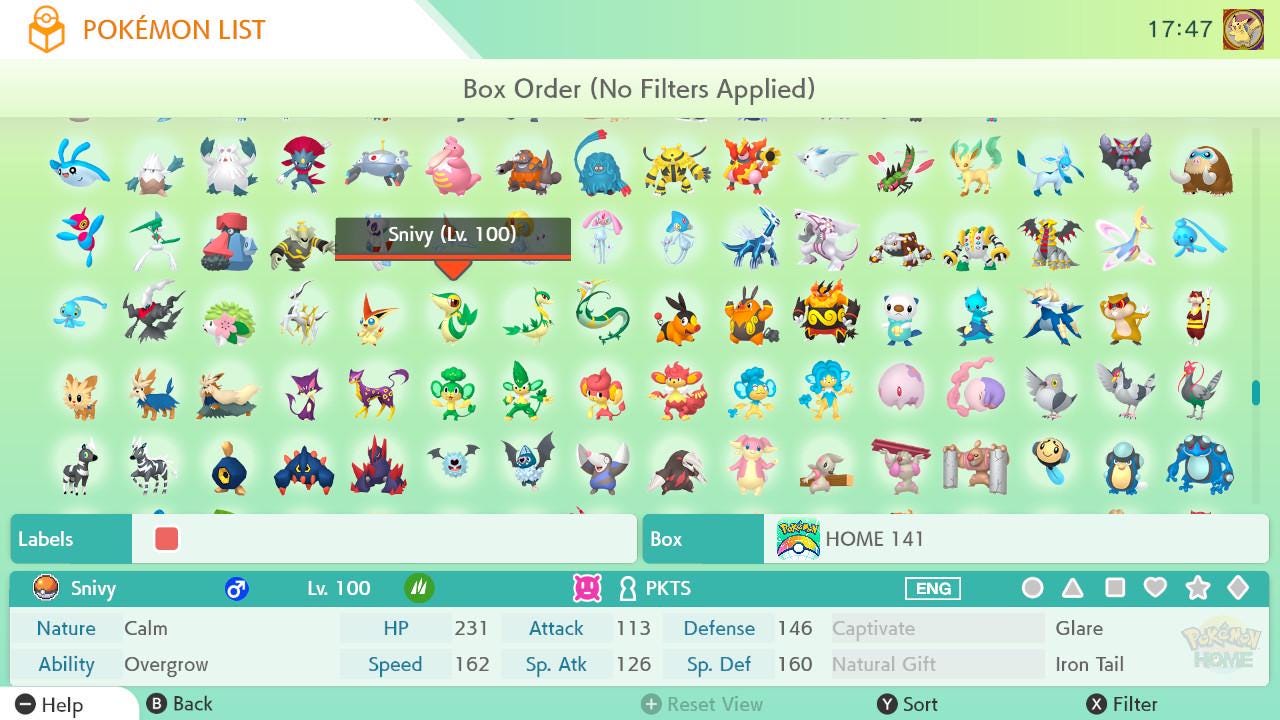Click the red label swatch

point(165,538)
